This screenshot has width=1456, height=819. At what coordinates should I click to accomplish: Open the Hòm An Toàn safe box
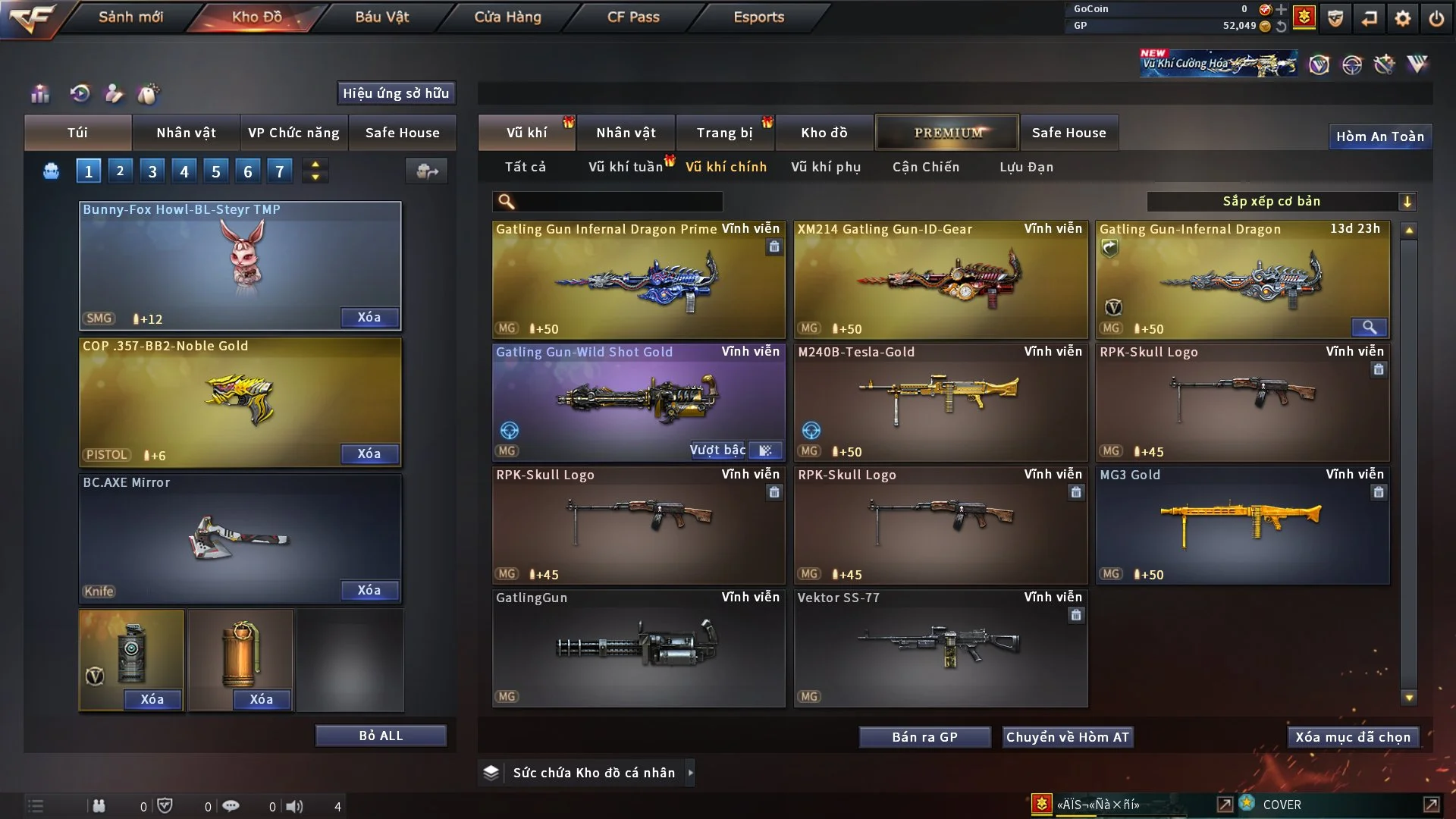(1379, 136)
